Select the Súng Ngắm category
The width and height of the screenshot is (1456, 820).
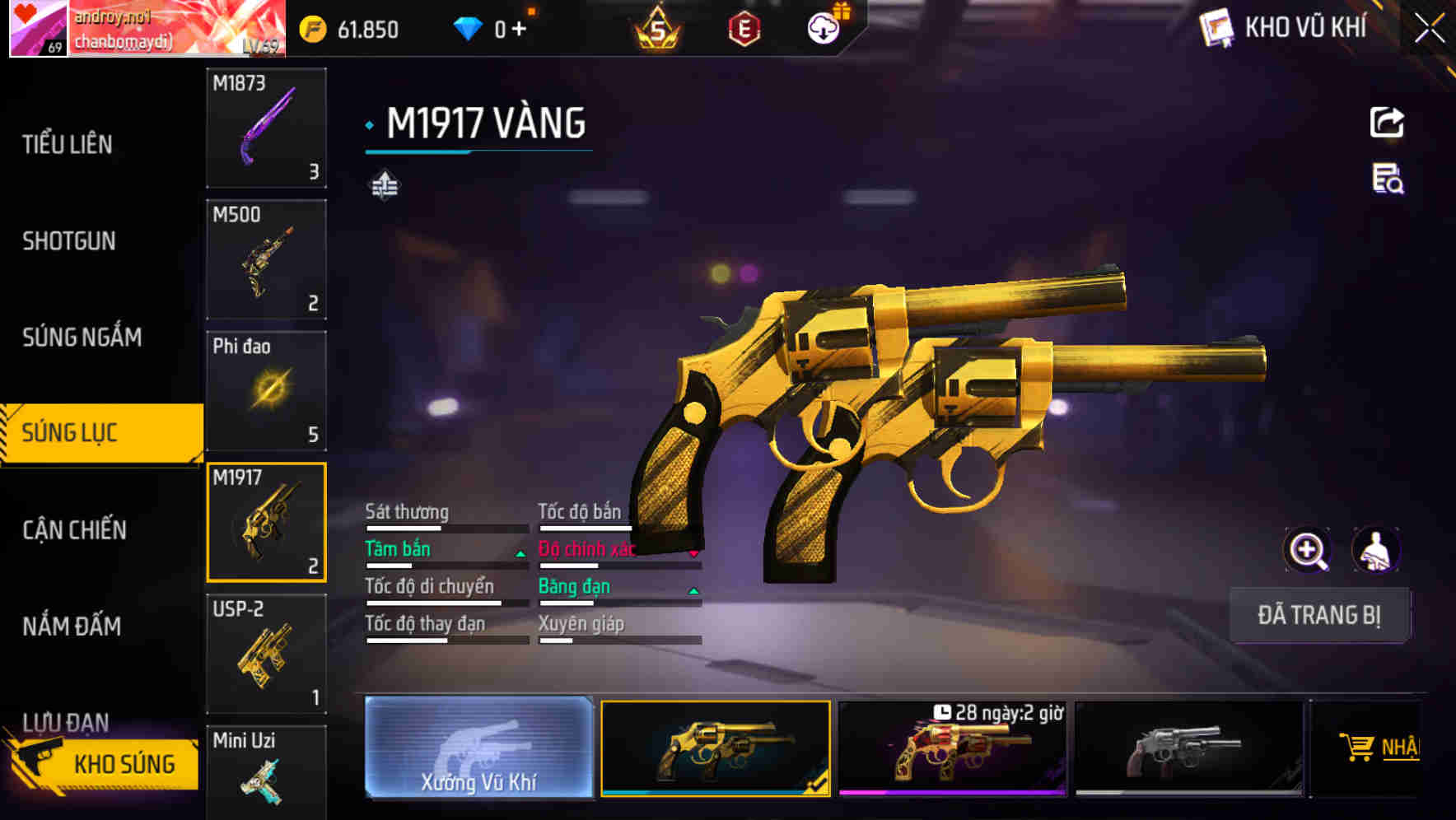click(x=82, y=338)
